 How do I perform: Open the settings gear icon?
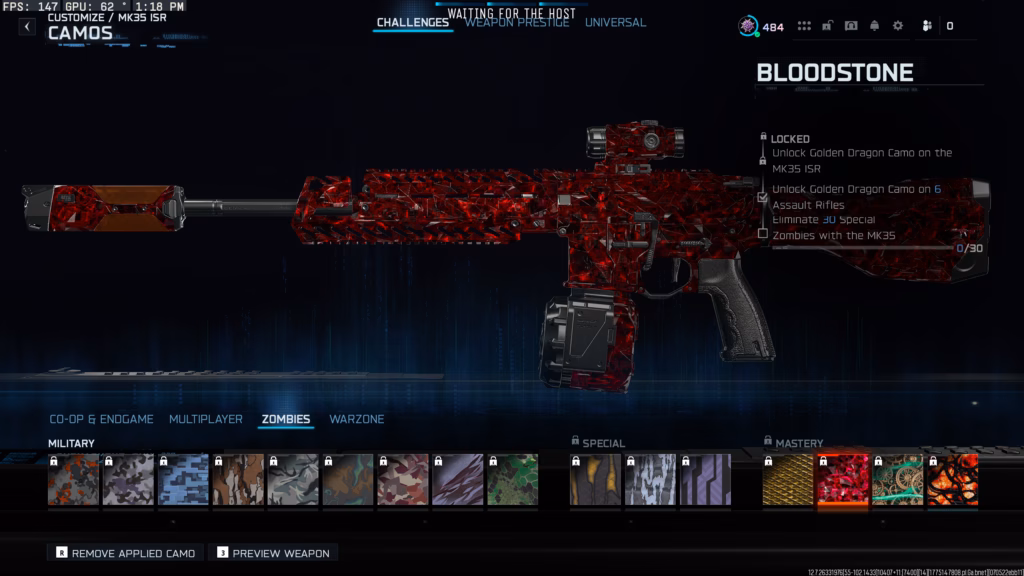pyautogui.click(x=898, y=26)
